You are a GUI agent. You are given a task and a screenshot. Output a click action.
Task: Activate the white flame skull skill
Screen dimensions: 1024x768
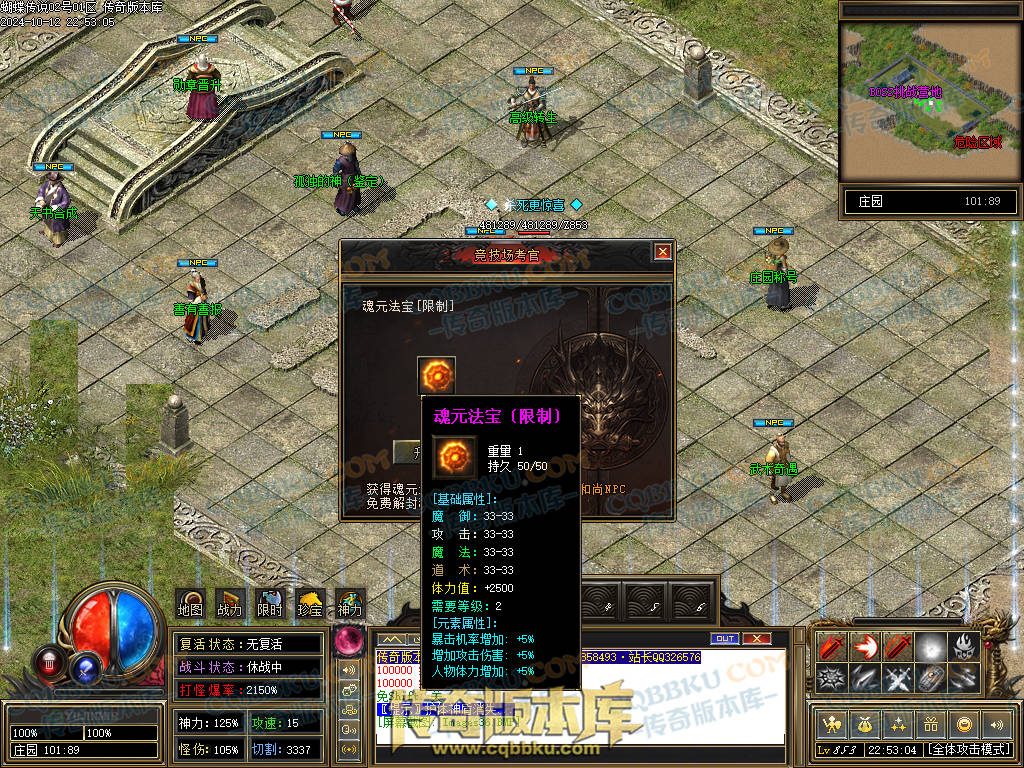963,646
